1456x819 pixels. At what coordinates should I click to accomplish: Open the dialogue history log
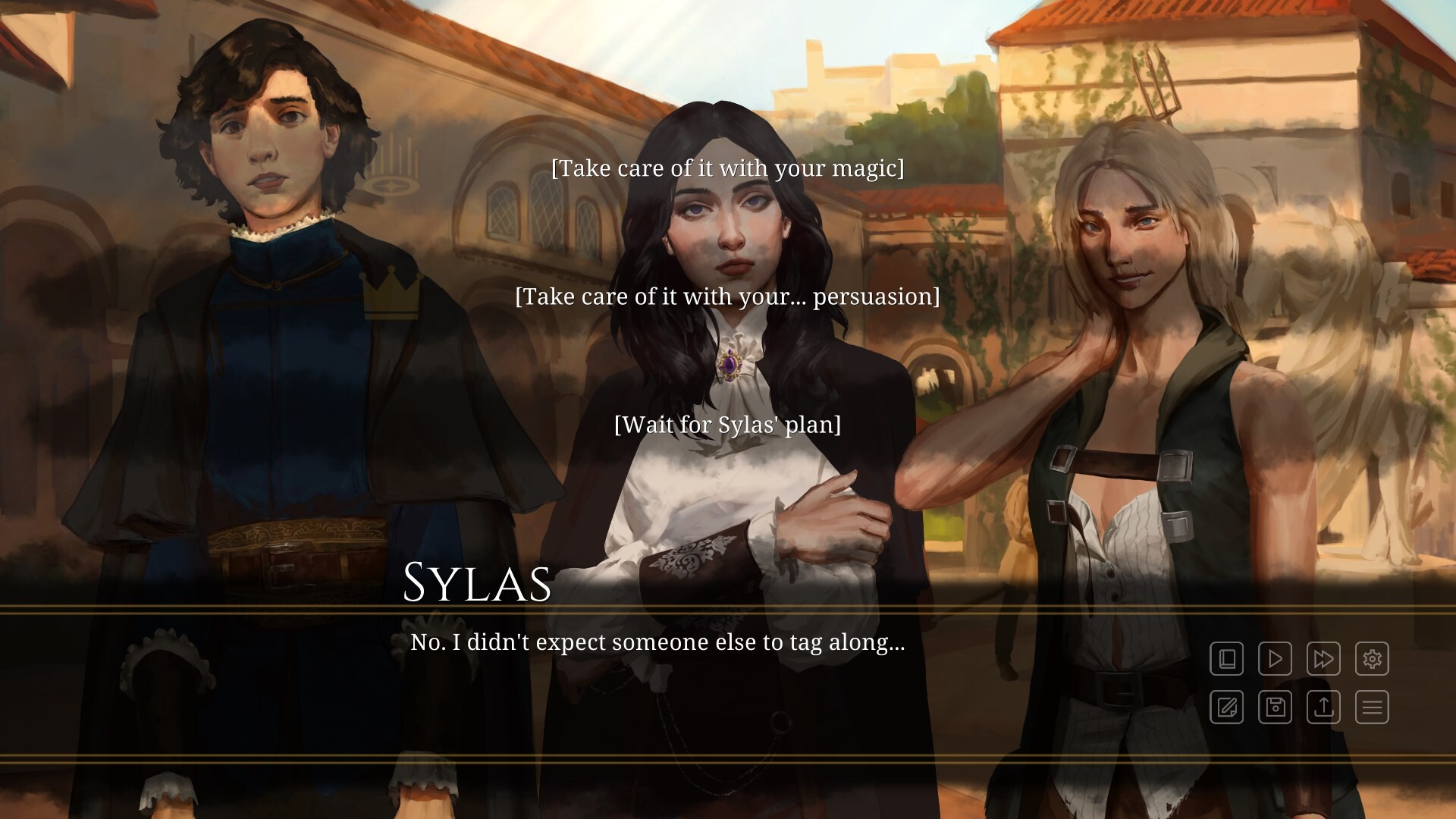coord(1227,659)
